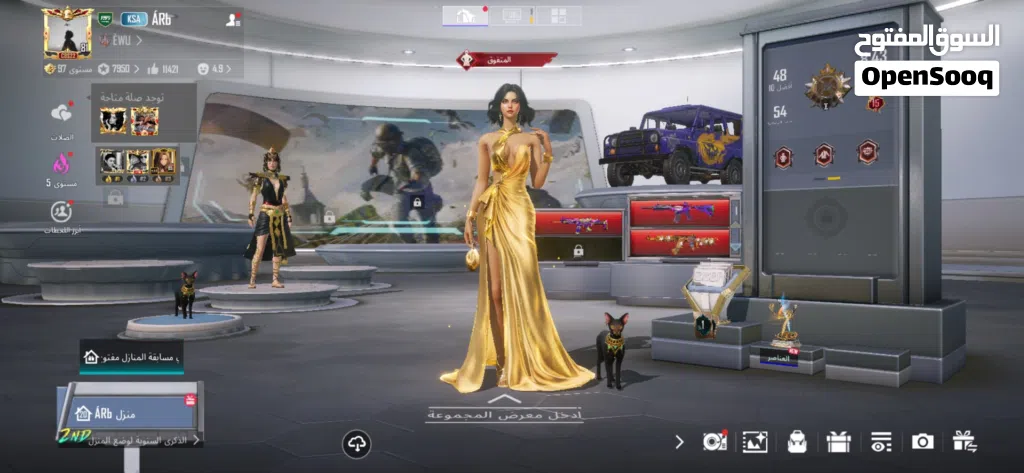Open the gift exchange icon
The image size is (1024, 473).
963,441
